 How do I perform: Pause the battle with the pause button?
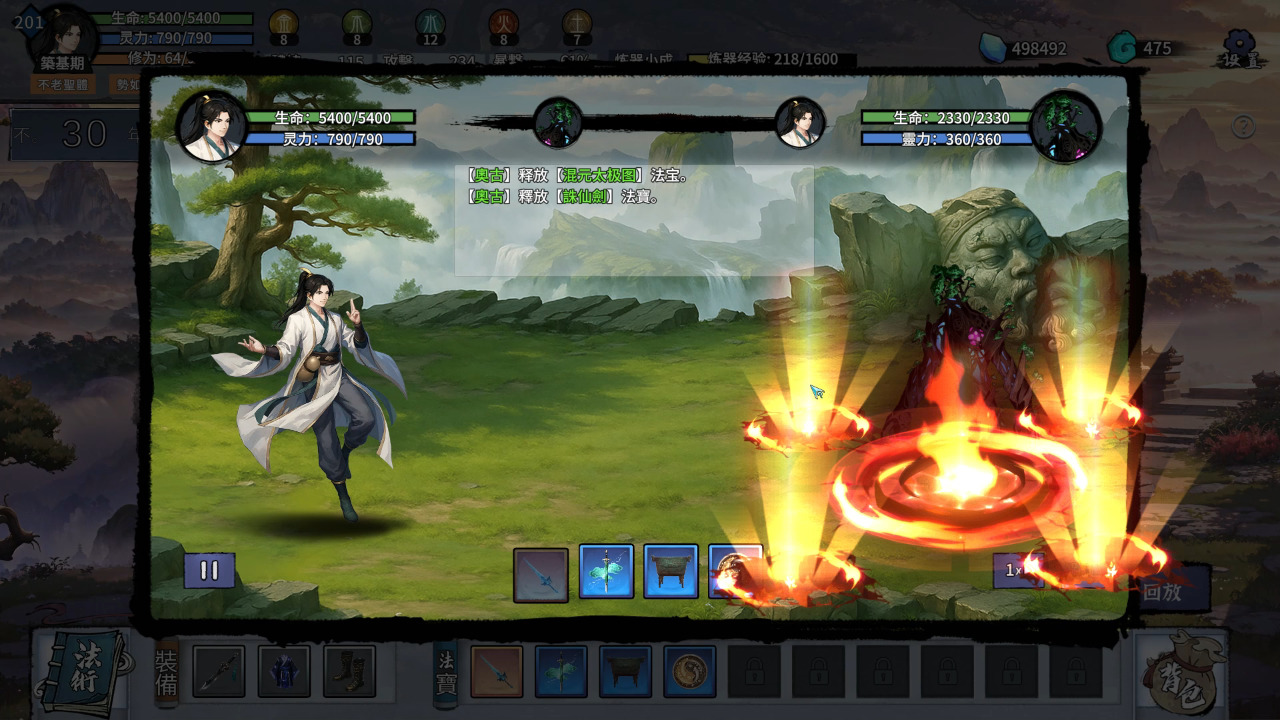(209, 571)
